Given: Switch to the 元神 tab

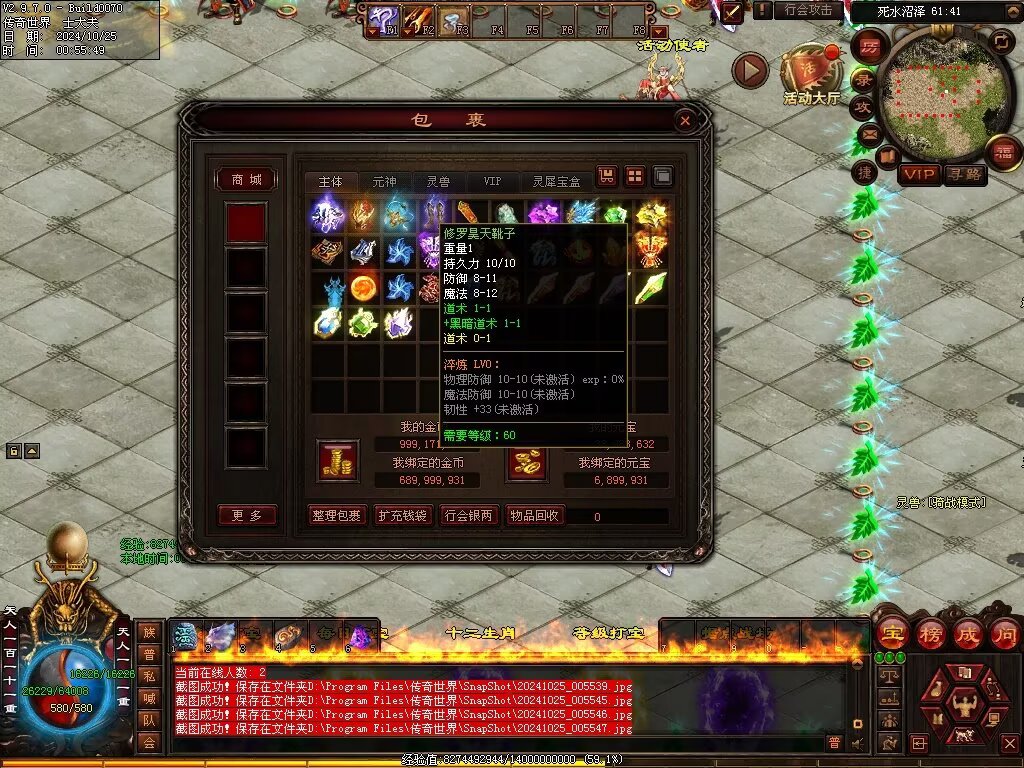Looking at the screenshot, I should (x=384, y=181).
